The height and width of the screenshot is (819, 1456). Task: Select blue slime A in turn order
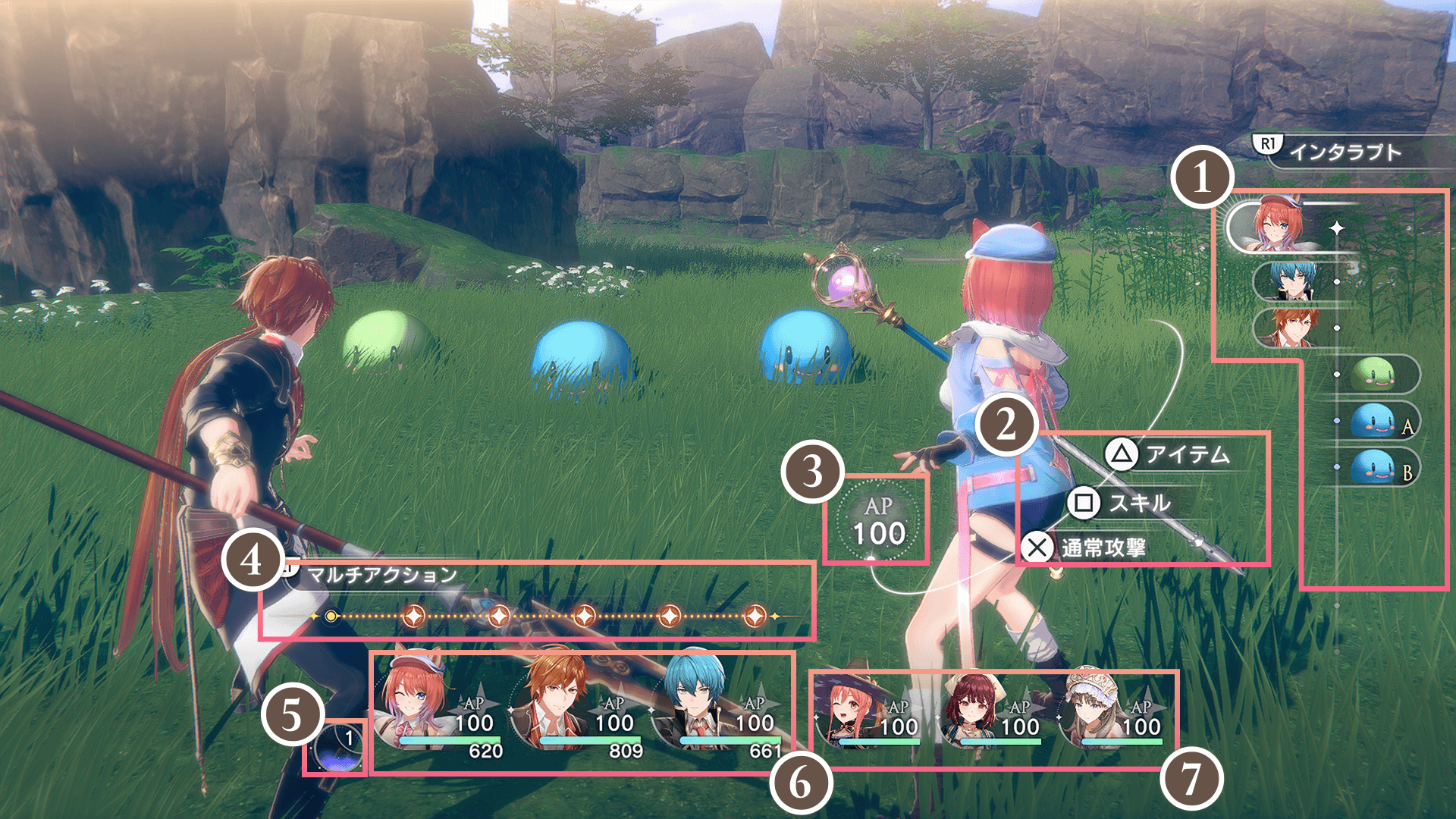1374,421
